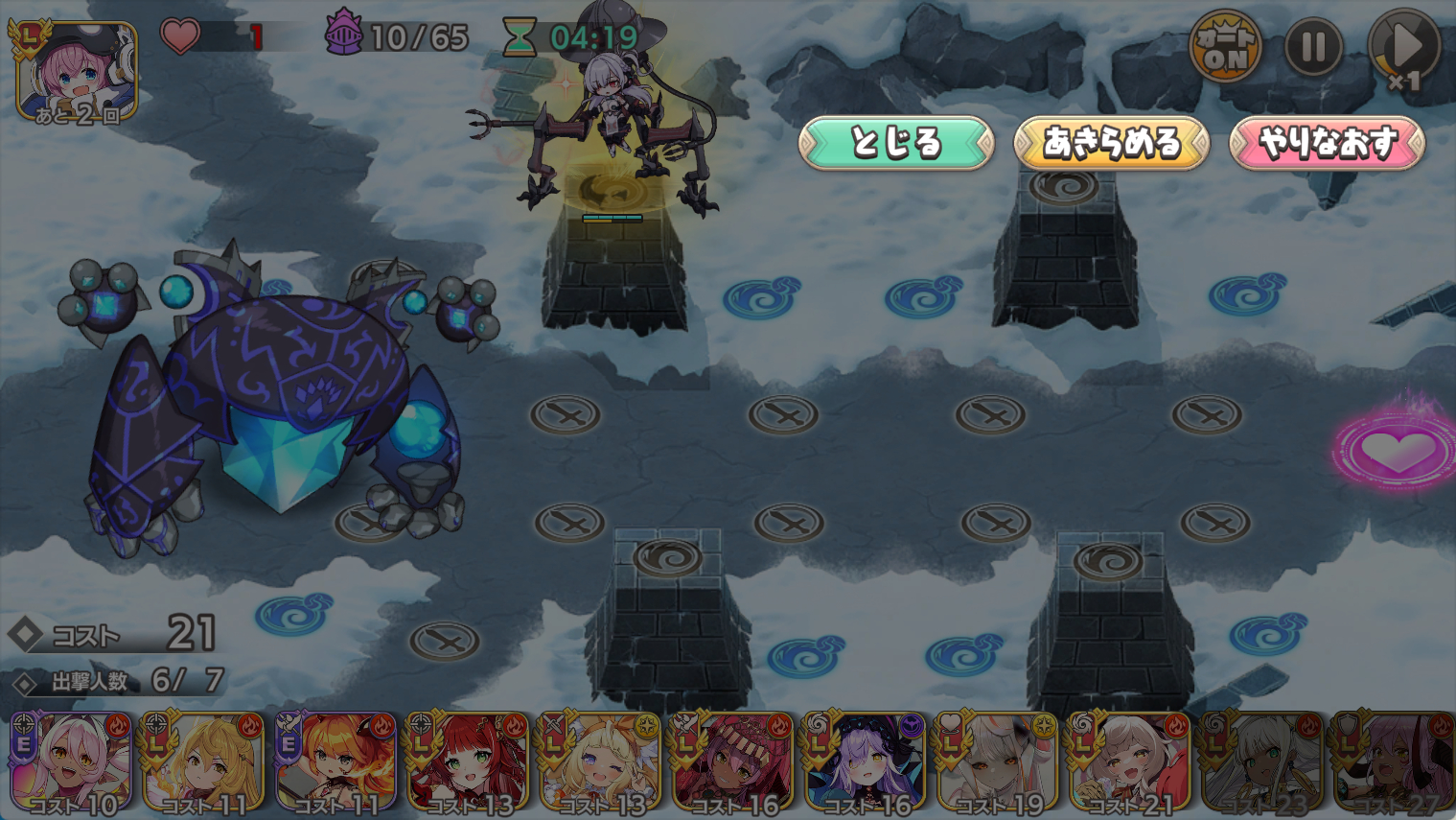Restart the stage with やりなおす

(x=1327, y=143)
